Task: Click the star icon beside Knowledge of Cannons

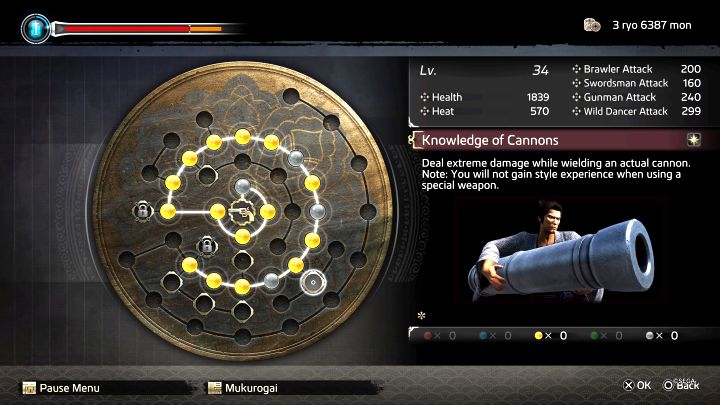Action: click(693, 139)
